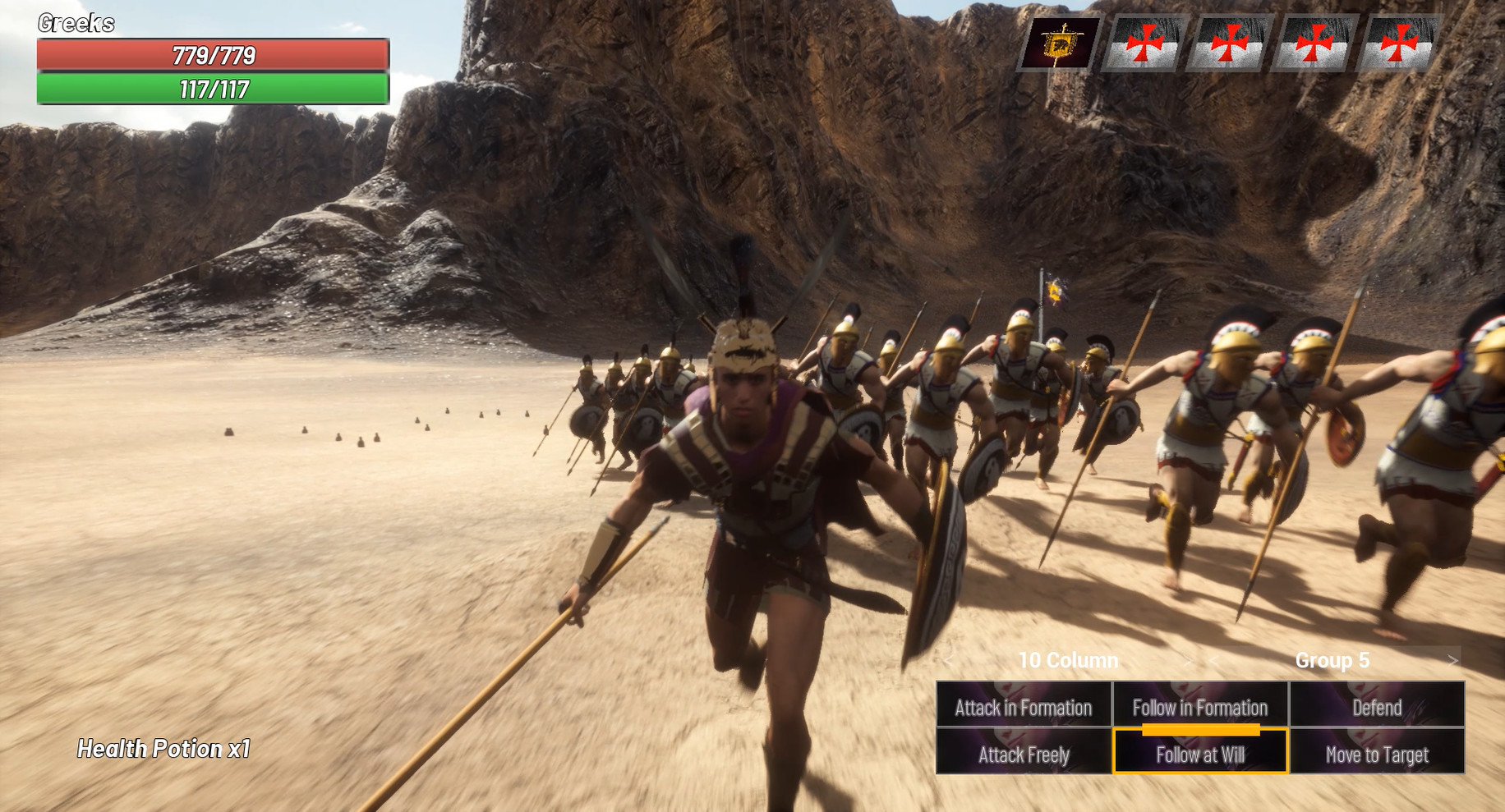Issue the Follow in Formation order
Viewport: 1505px width, 812px height.
coord(1201,707)
